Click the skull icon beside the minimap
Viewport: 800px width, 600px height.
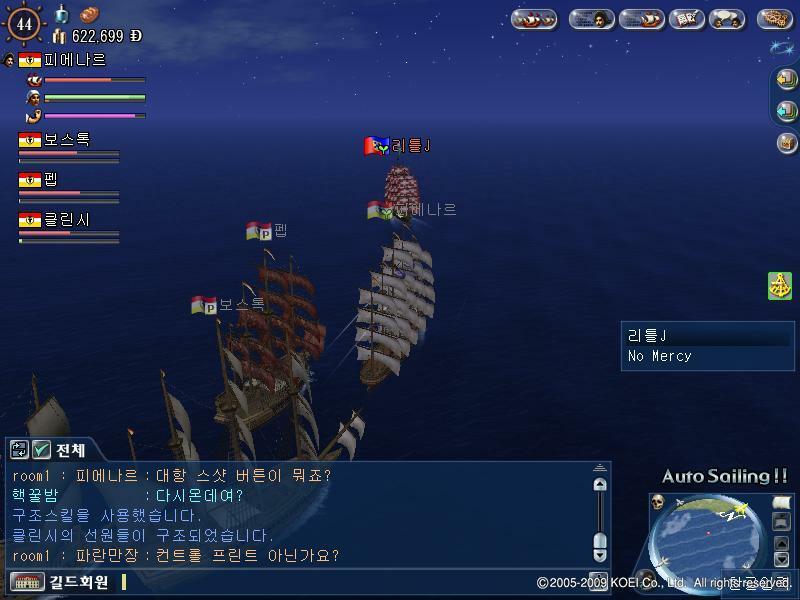click(658, 502)
